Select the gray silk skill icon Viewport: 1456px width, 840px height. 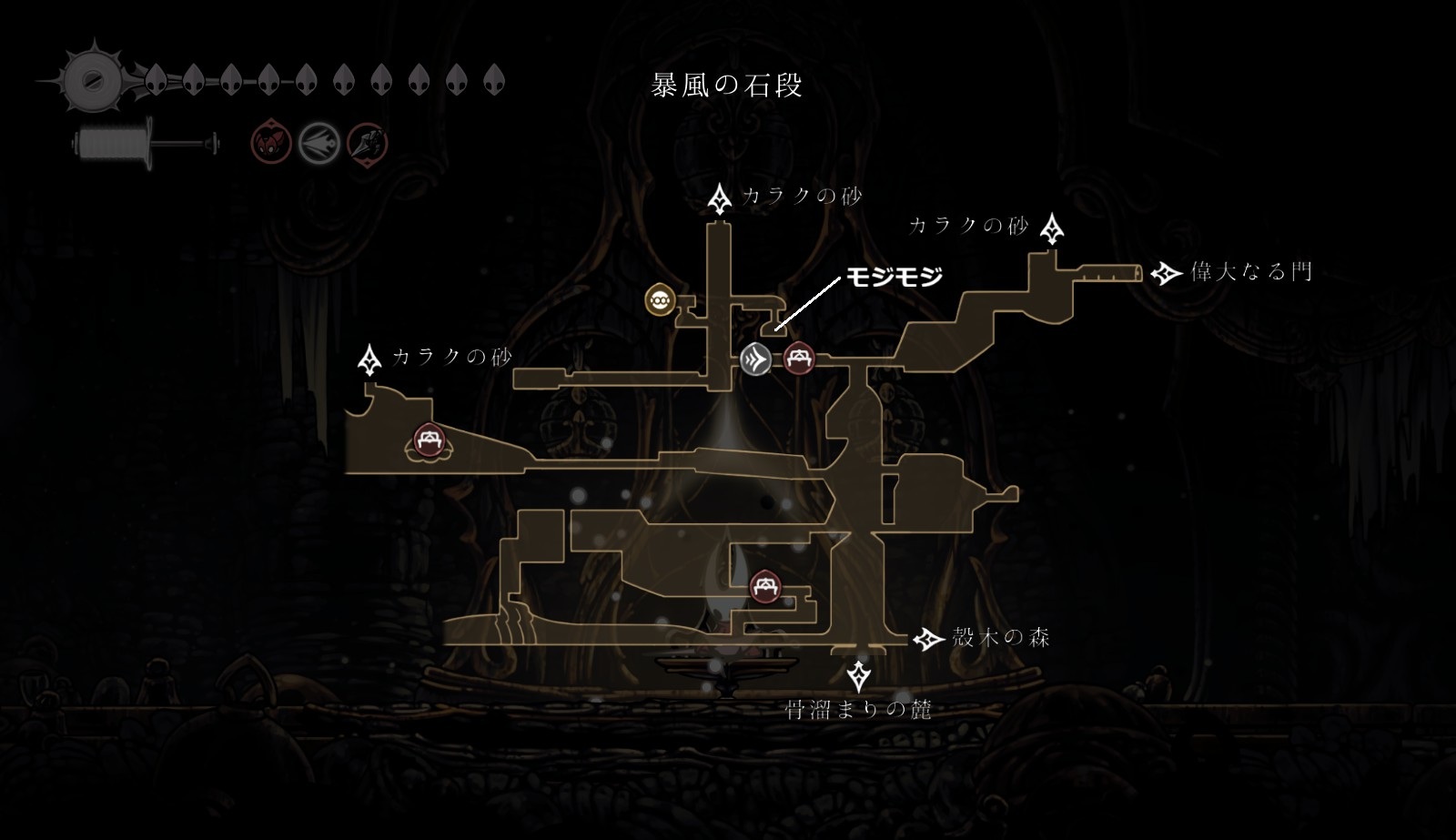(320, 143)
